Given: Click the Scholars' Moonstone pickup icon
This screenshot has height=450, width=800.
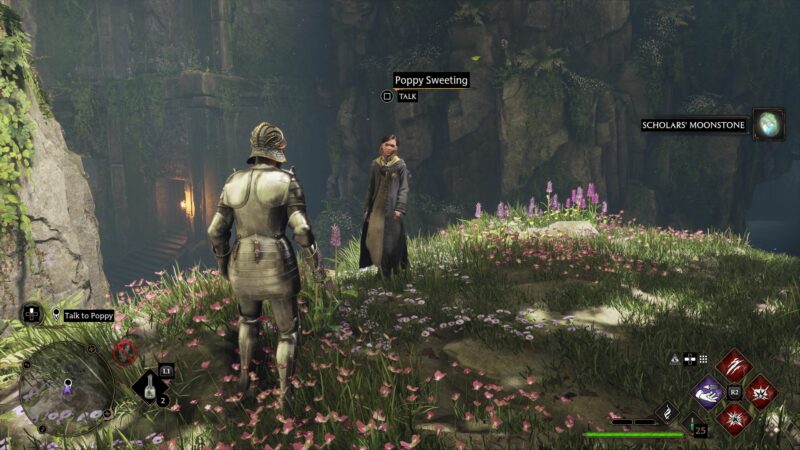Looking at the screenshot, I should click(x=769, y=125).
